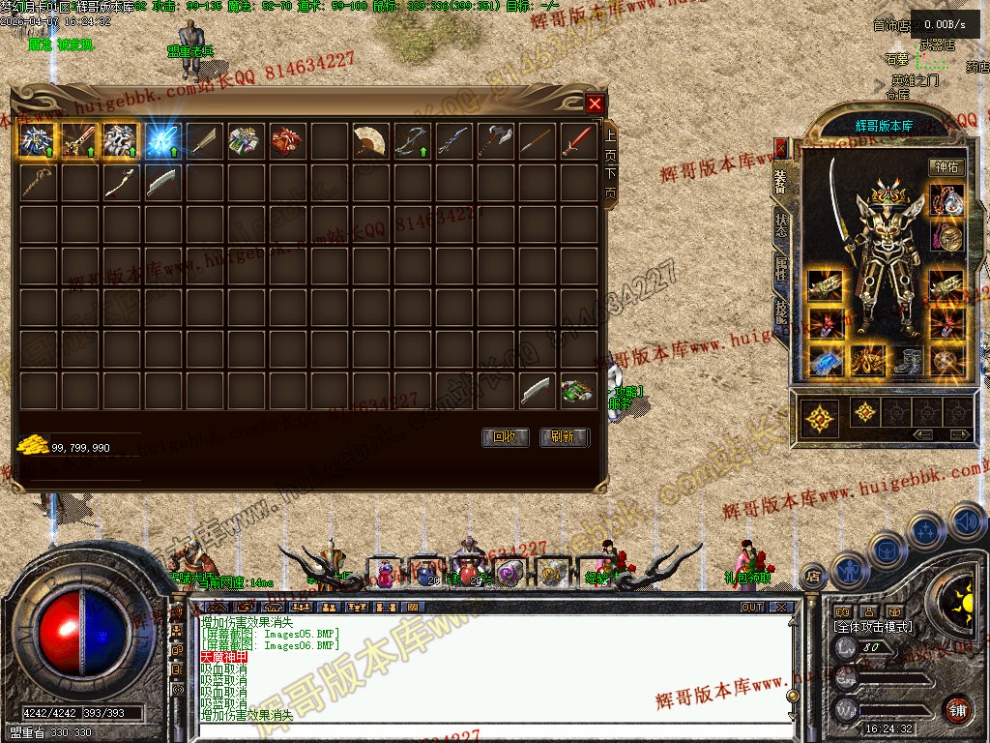This screenshot has height=743, width=990.
Task: Click the 神佑 blessing button
Action: click(x=946, y=167)
